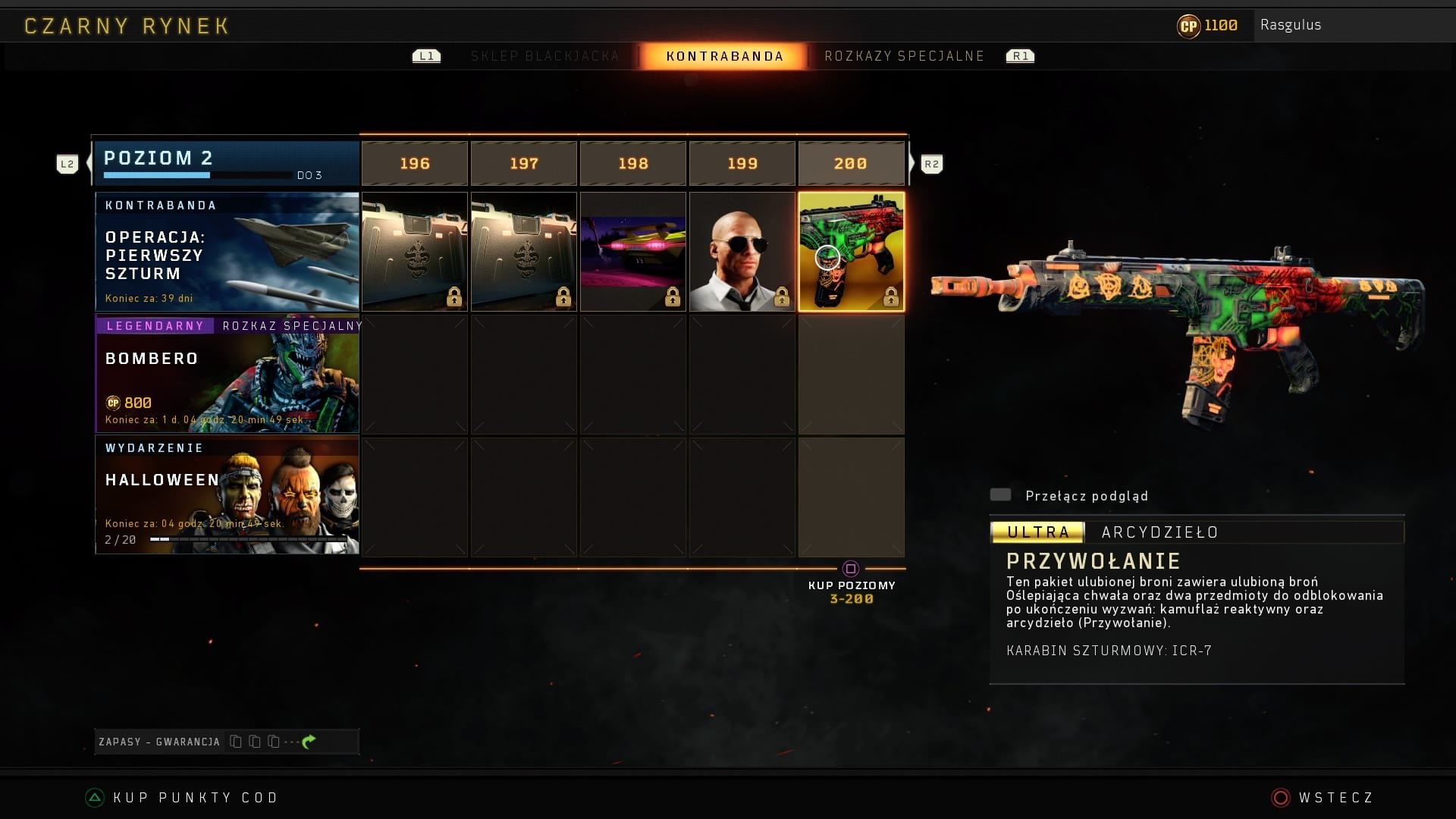Click tier 199 header
1456x819 pixels.
tap(742, 164)
